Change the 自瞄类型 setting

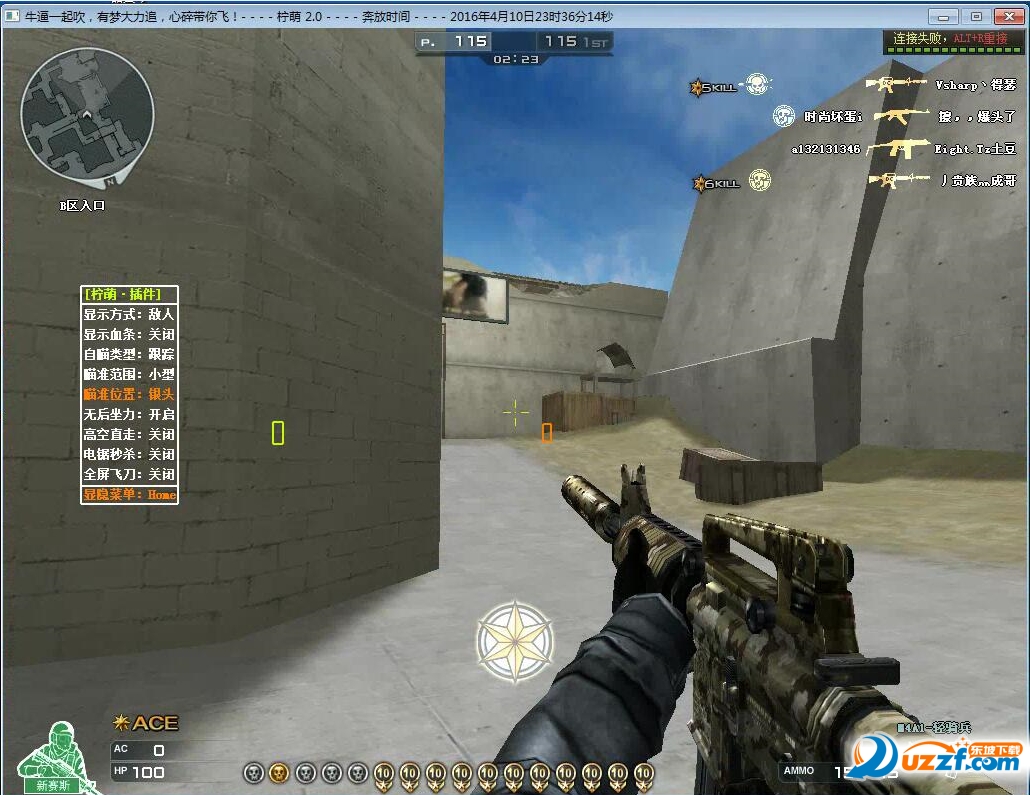pyautogui.click(x=129, y=354)
